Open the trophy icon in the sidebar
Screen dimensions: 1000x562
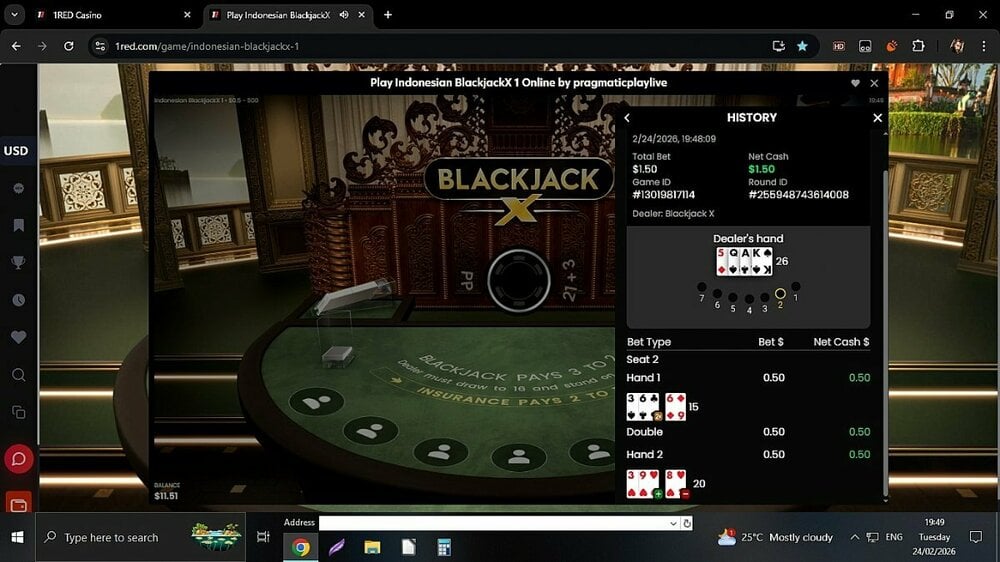tap(18, 263)
